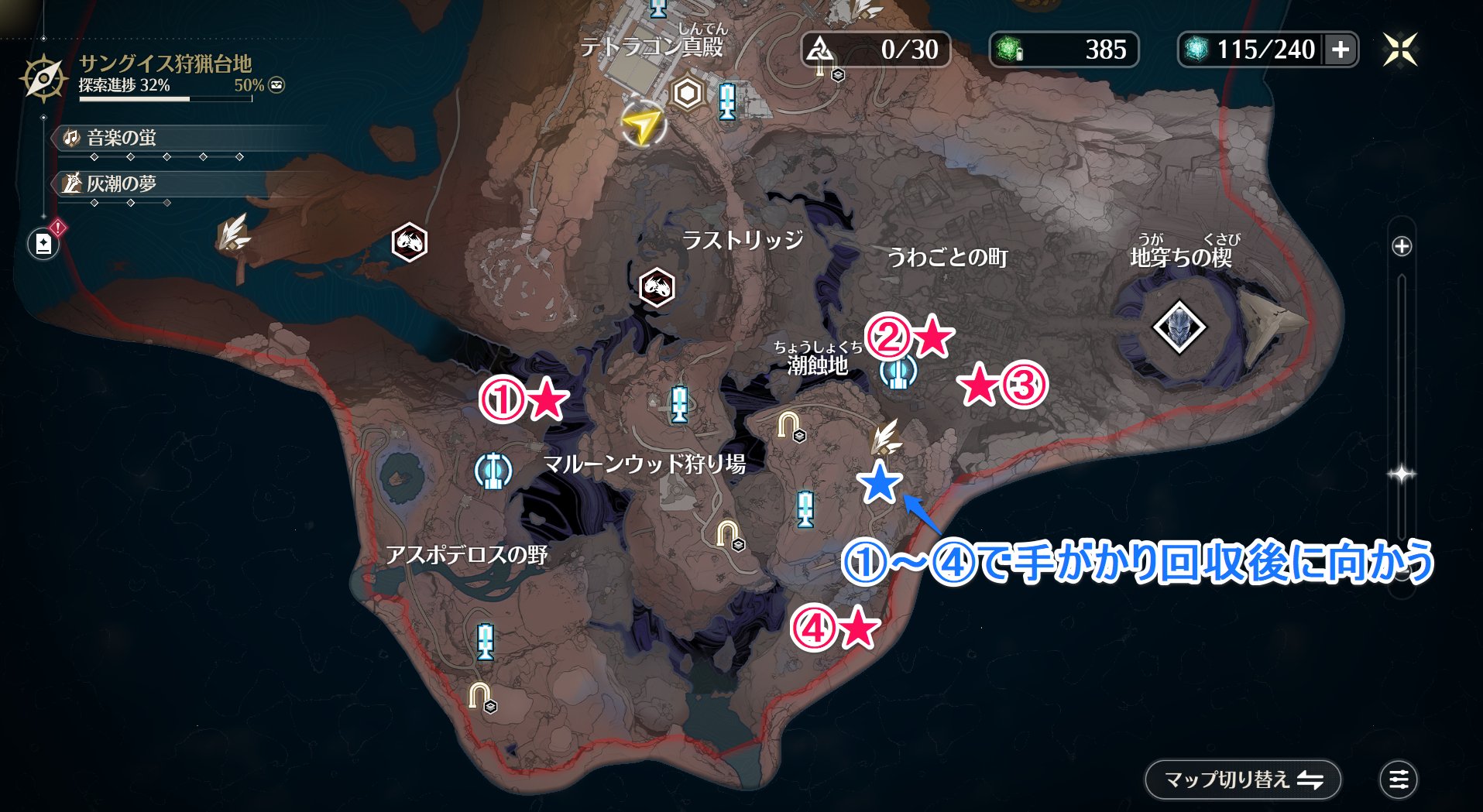The height and width of the screenshot is (812, 1483).
Task: Open the exploration progress compass icon
Action: pos(43,77)
